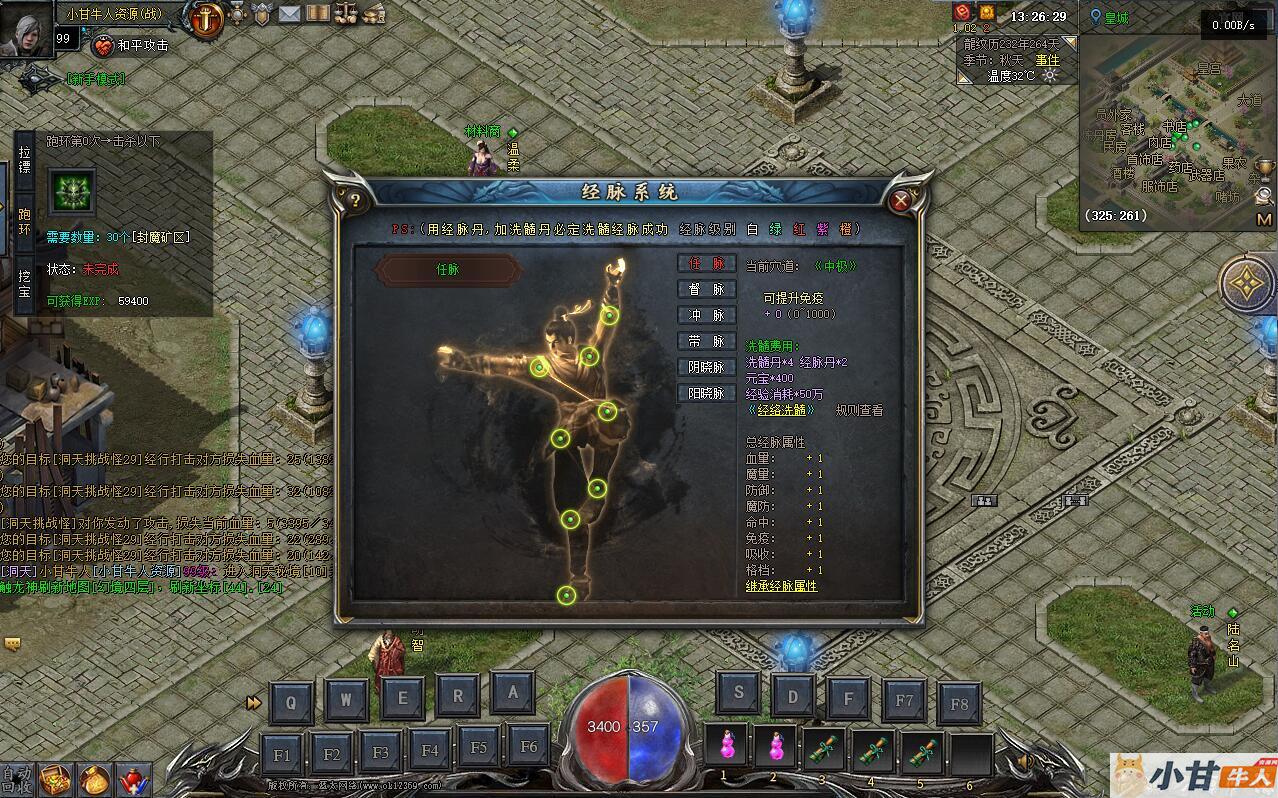Select the 督脉 meridian button
1278x798 pixels.
(706, 290)
